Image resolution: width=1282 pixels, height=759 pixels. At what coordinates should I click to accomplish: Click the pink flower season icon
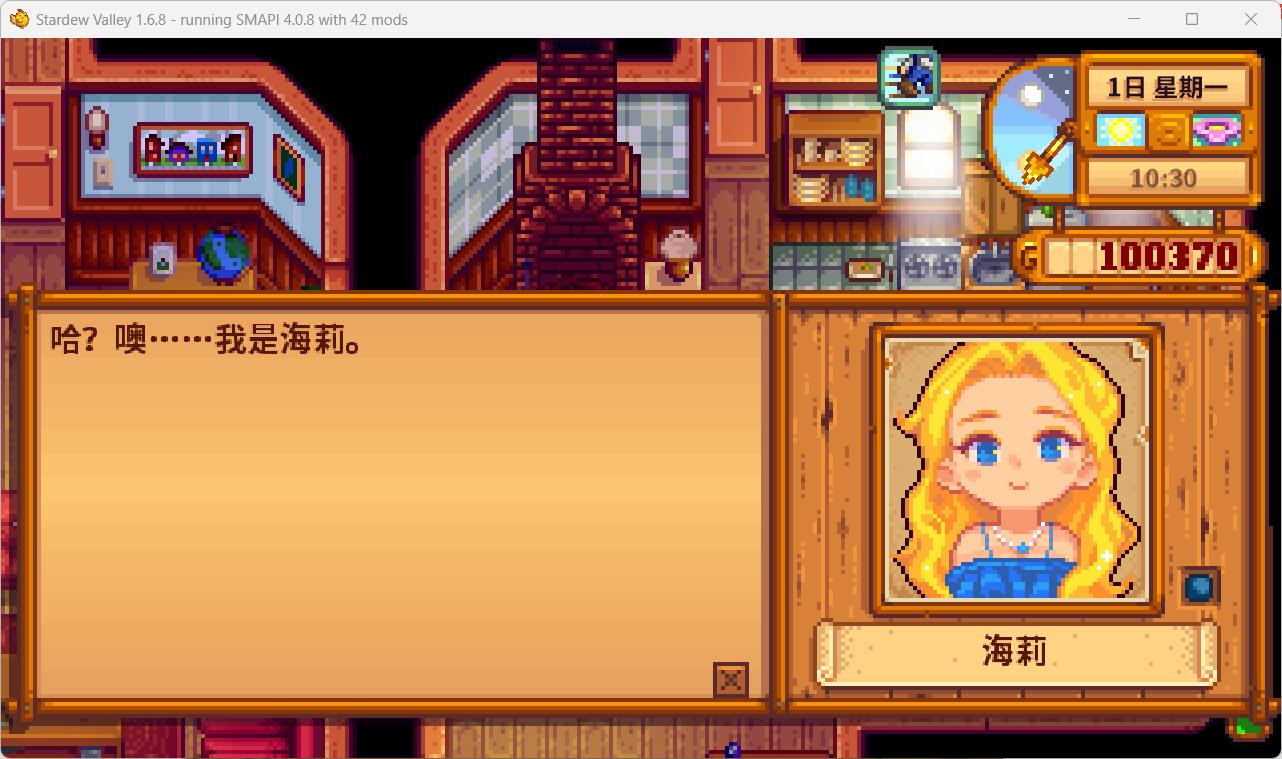[x=1215, y=129]
